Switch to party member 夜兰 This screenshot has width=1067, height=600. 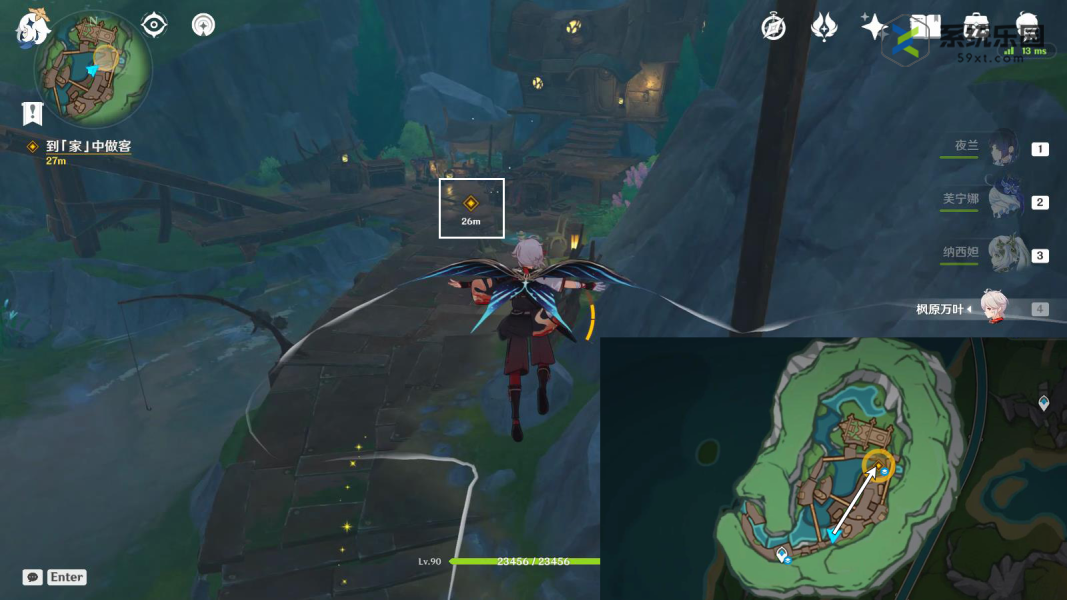coord(1003,149)
